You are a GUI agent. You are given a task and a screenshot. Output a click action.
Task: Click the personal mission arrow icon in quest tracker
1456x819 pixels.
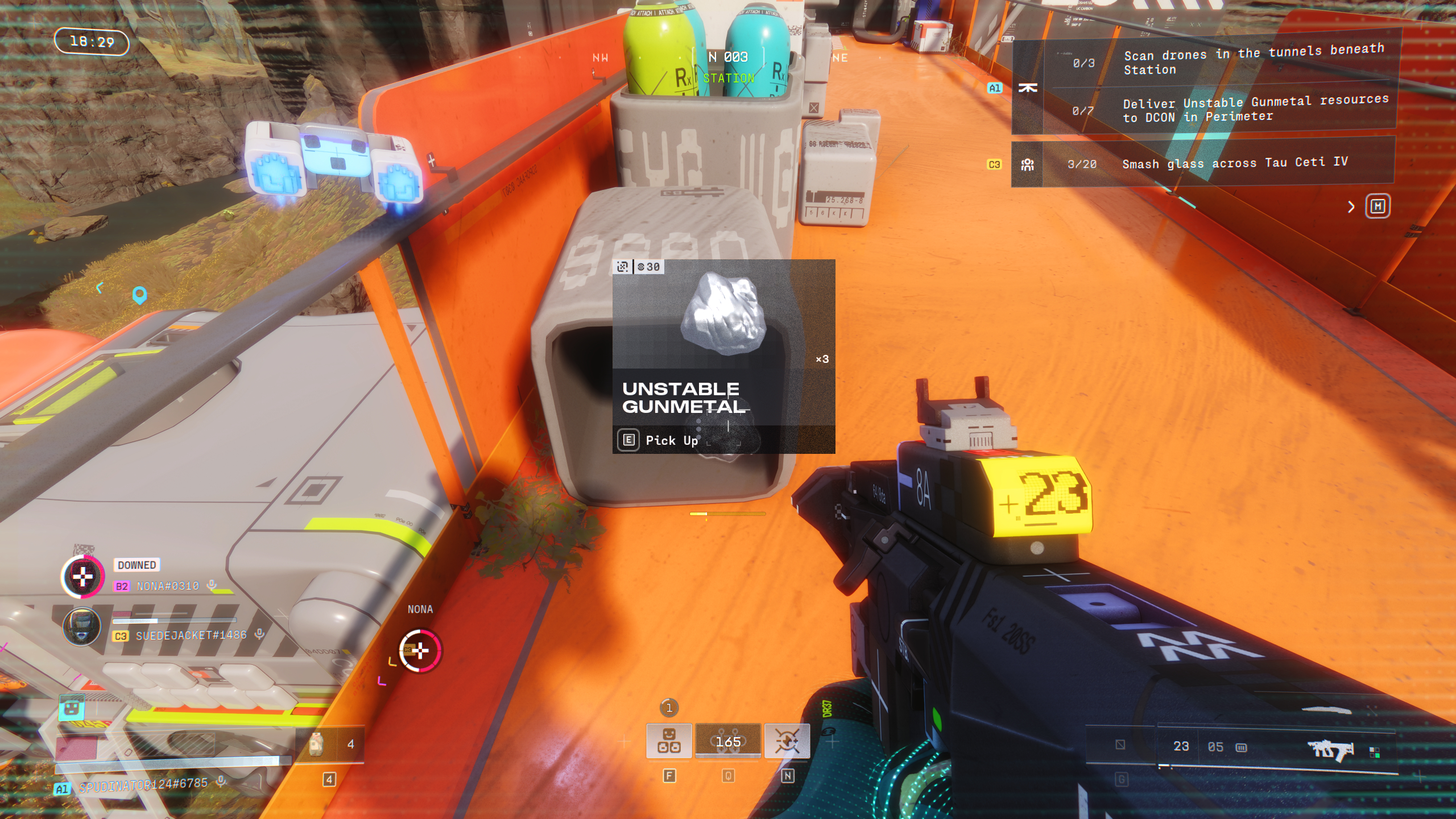pos(1027,88)
